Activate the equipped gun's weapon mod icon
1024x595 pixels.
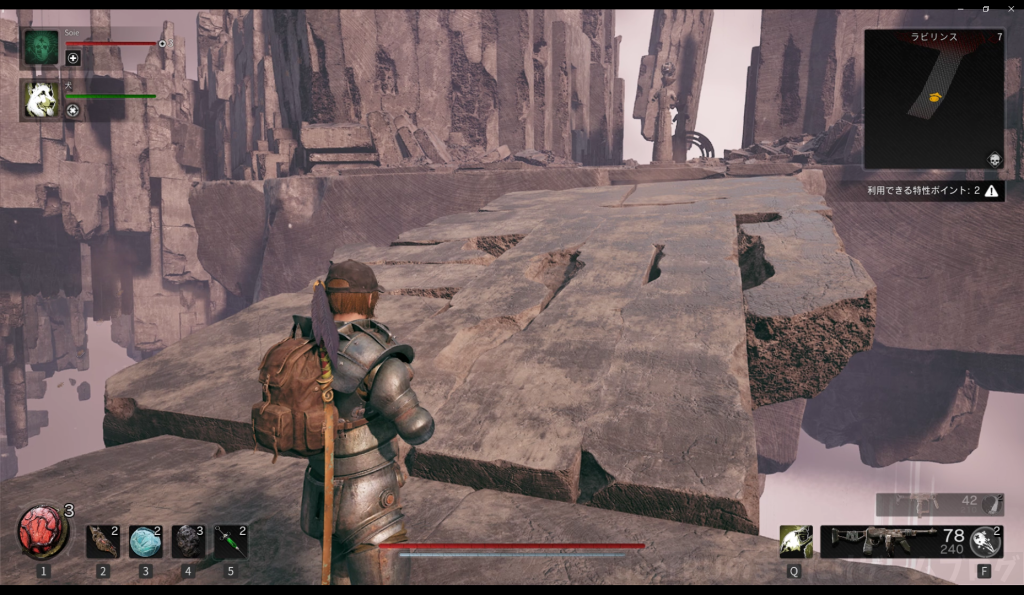point(985,541)
